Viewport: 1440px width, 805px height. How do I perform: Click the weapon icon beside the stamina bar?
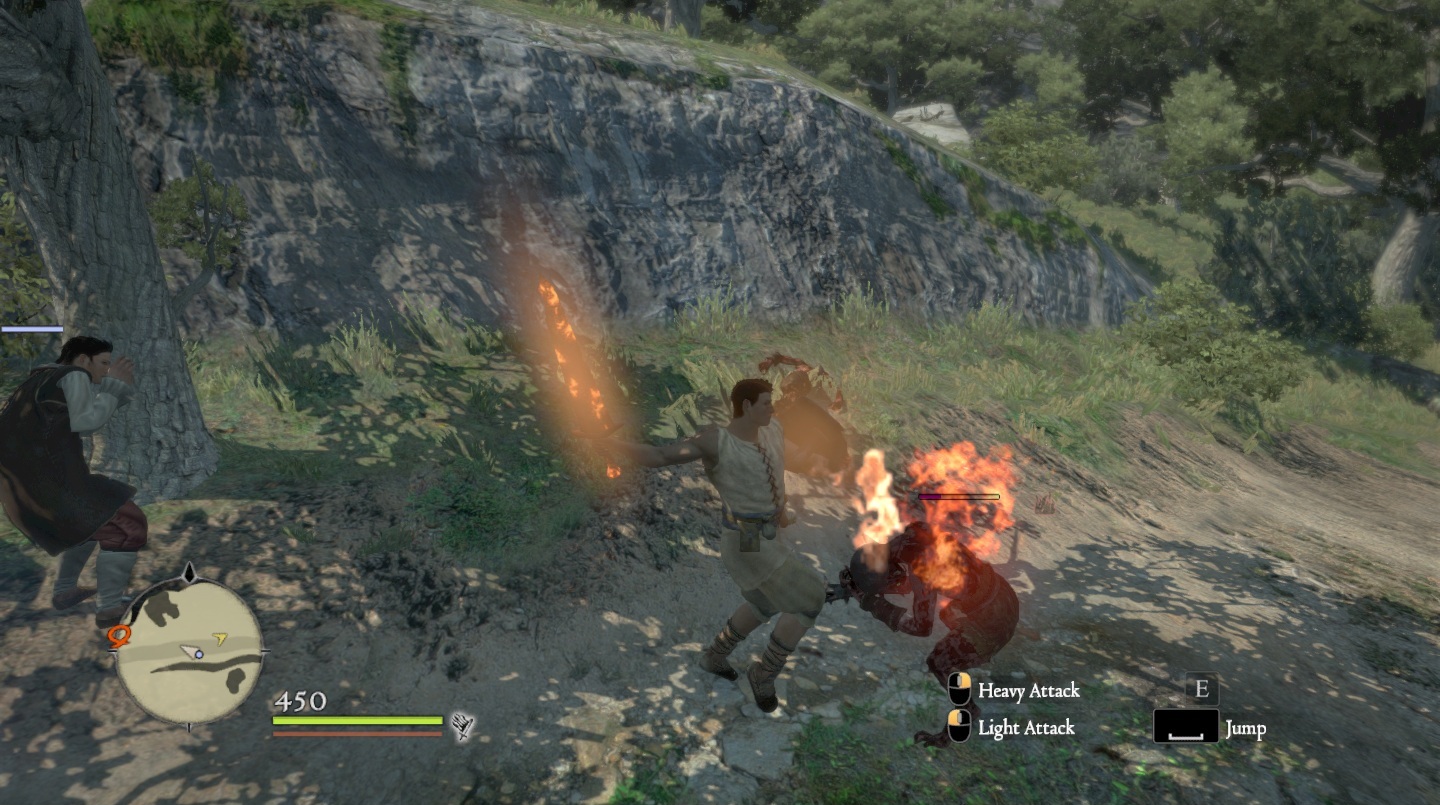pyautogui.click(x=462, y=726)
